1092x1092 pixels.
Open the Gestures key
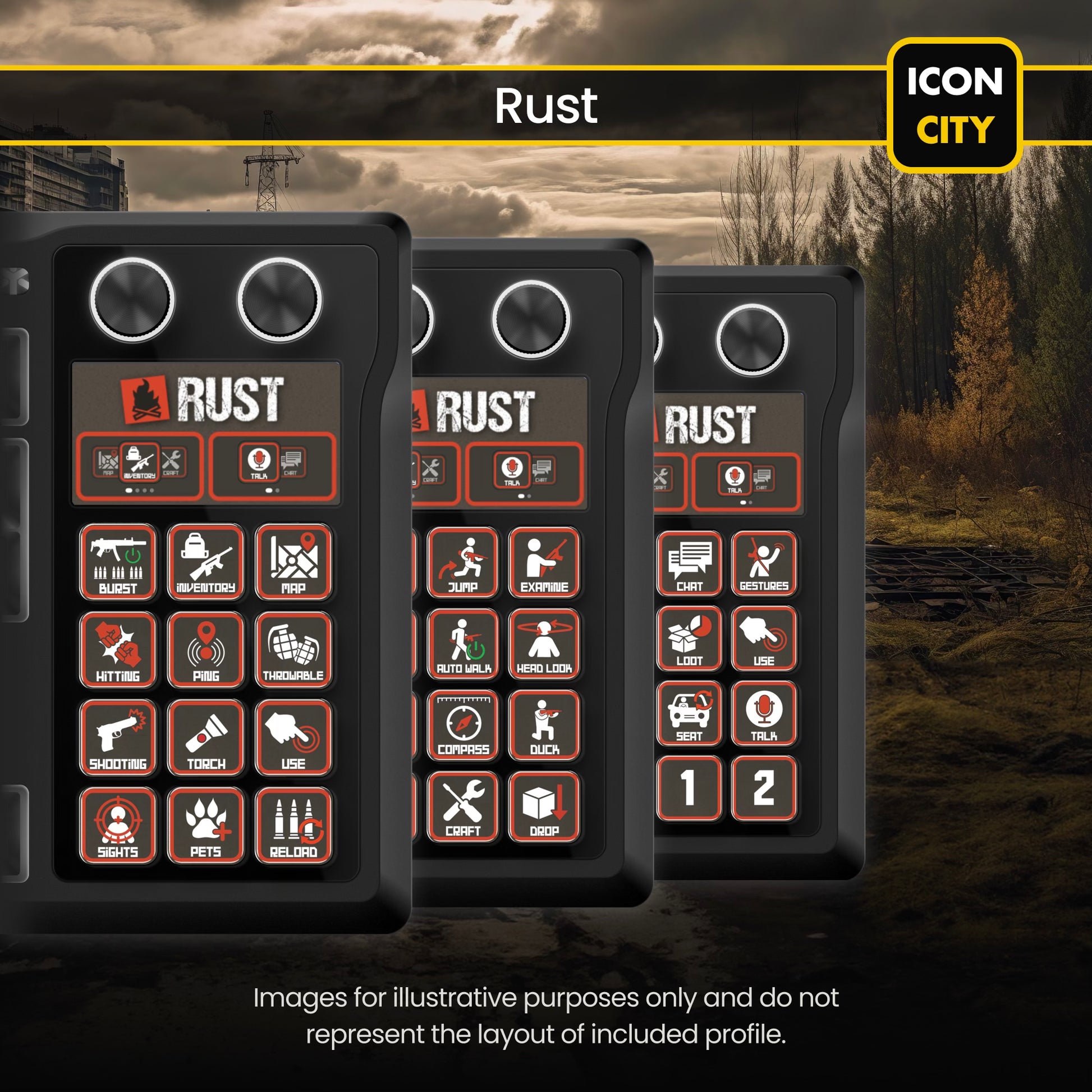(x=764, y=563)
